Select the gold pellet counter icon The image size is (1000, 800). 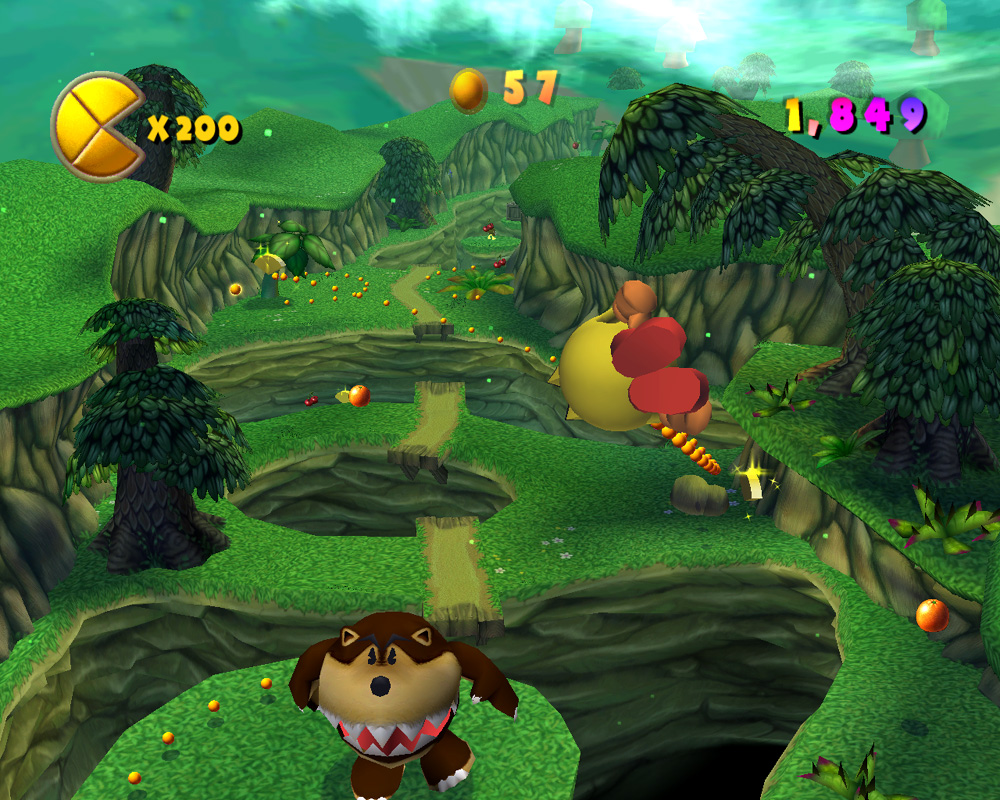coord(468,91)
